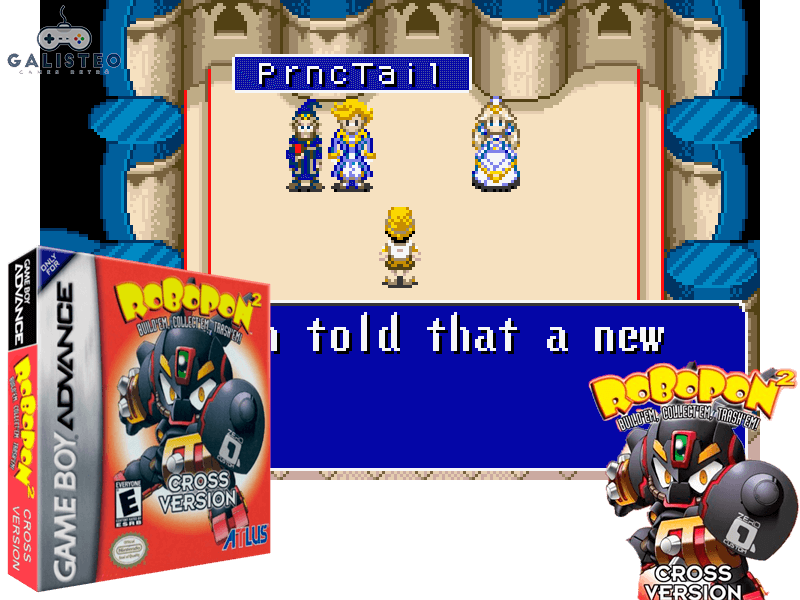Click the Galisteo Games Retro logo

(63, 40)
